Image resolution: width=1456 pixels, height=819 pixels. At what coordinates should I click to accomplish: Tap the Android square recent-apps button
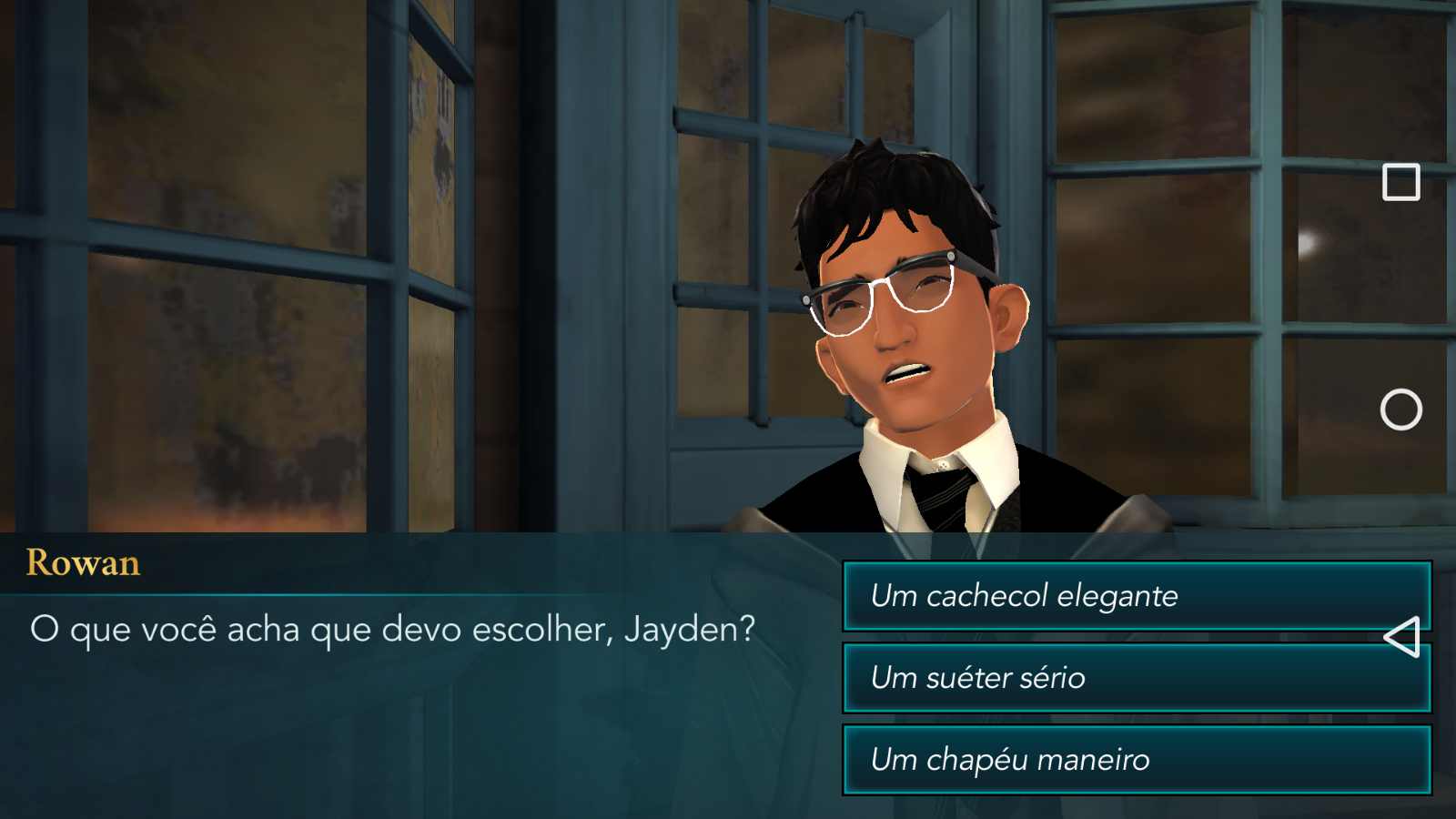pos(1400,182)
